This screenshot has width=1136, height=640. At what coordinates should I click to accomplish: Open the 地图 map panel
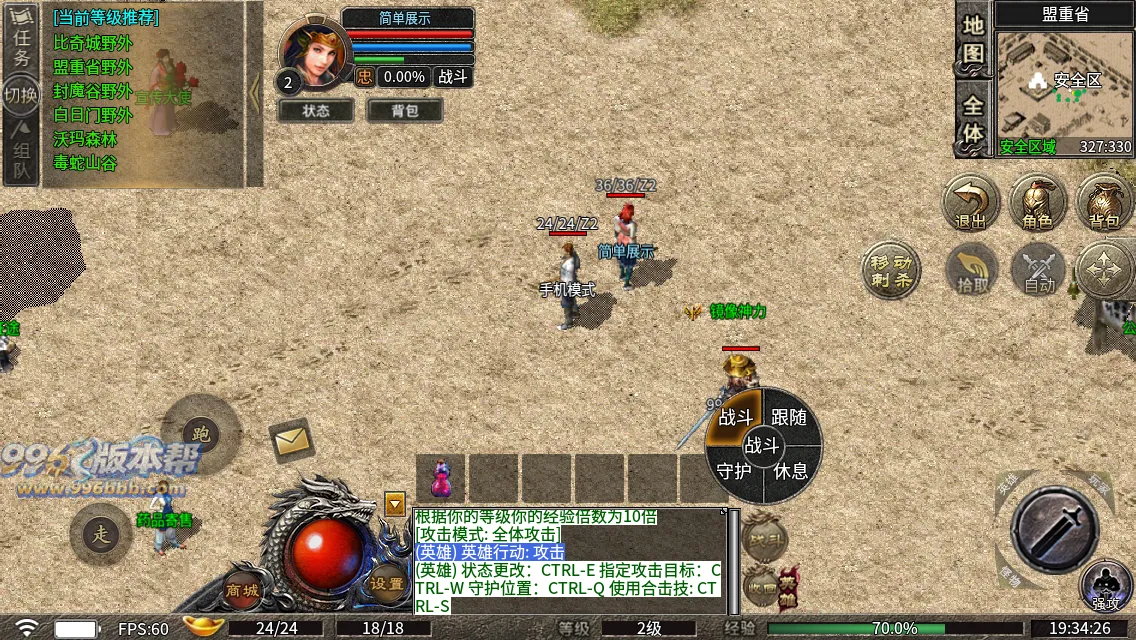[x=974, y=40]
